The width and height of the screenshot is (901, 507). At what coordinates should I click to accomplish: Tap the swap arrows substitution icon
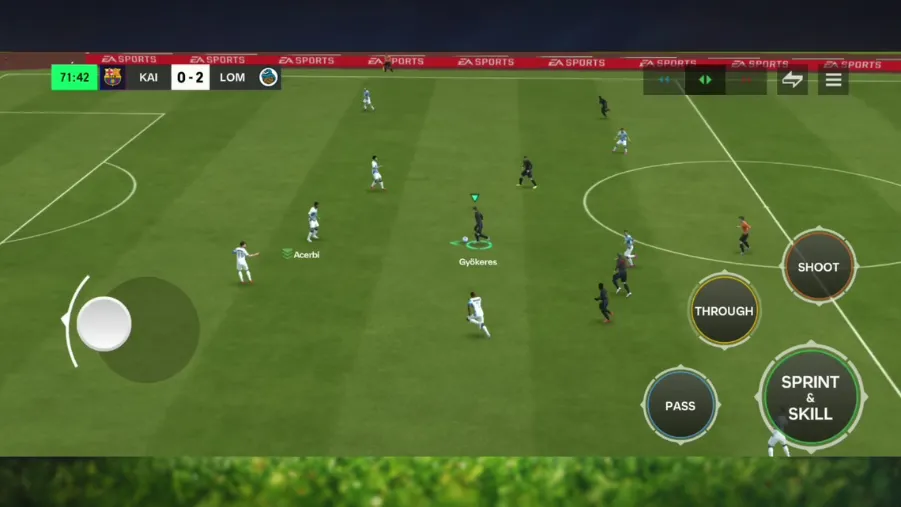(x=792, y=80)
